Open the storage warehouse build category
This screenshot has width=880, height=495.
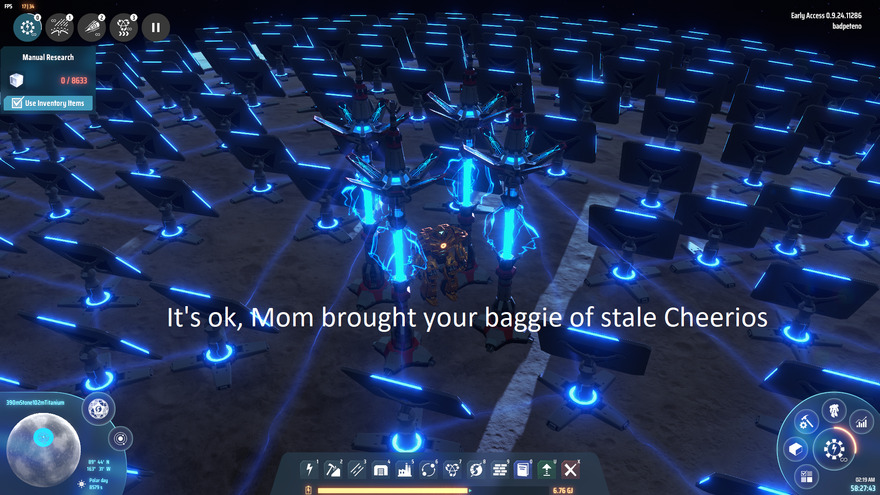(x=381, y=469)
